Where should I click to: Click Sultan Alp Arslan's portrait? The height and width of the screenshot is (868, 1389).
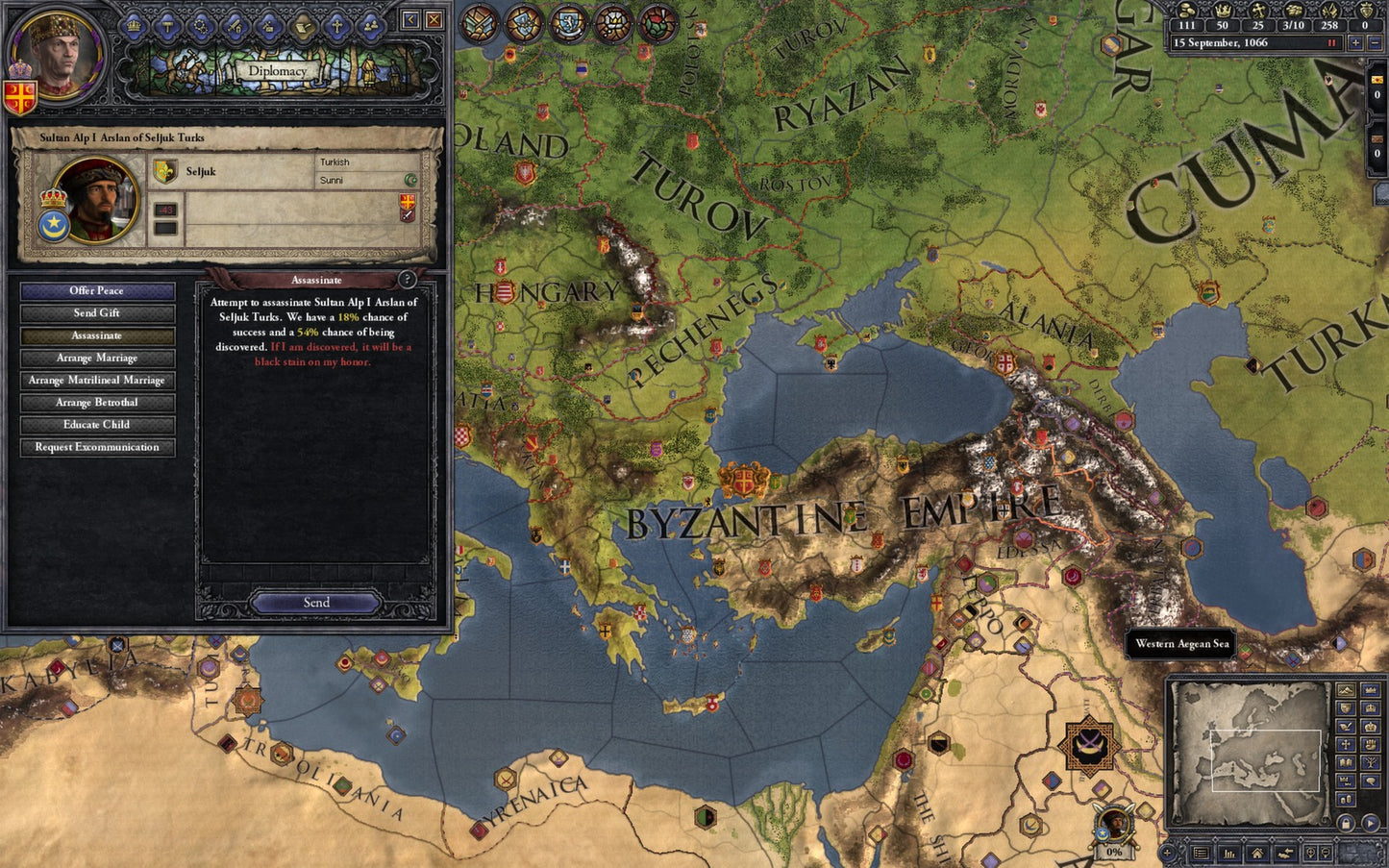pos(93,202)
